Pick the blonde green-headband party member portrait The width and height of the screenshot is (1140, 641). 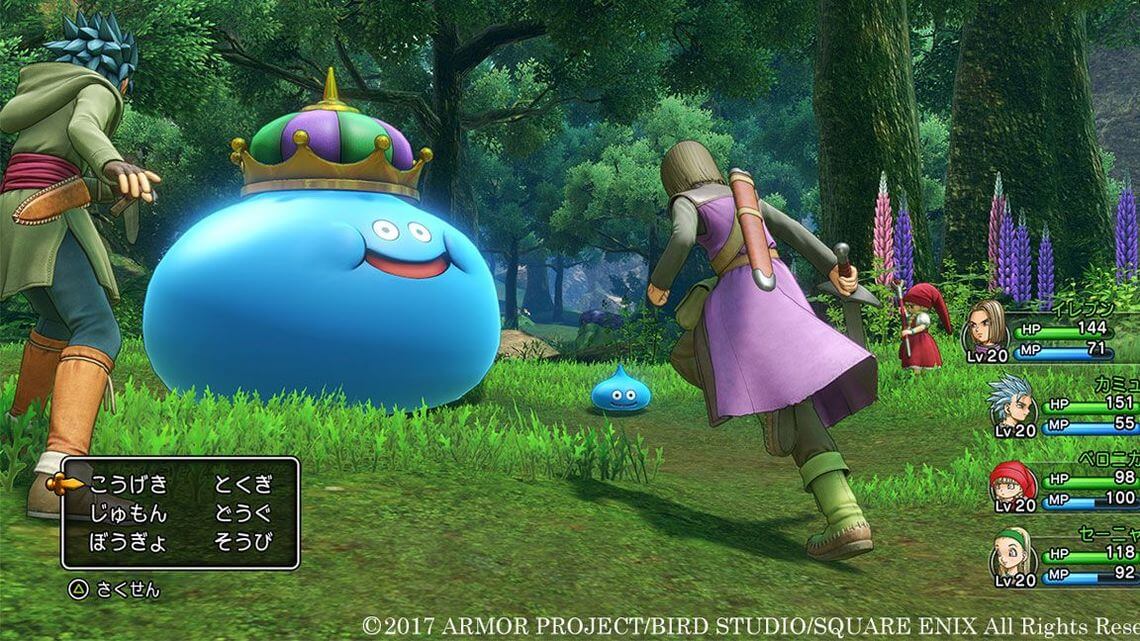coord(1012,552)
